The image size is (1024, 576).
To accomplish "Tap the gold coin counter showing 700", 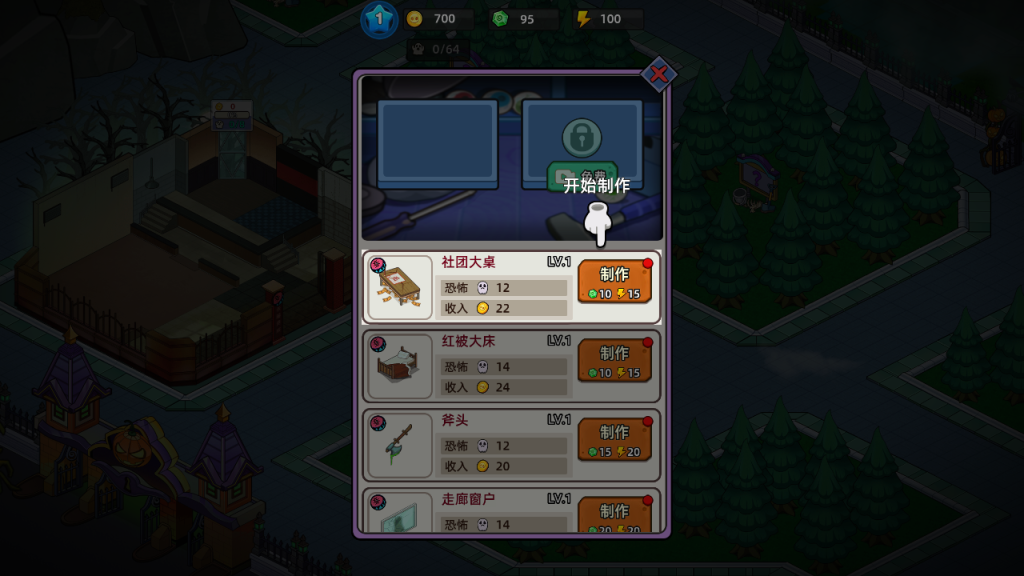I will click(438, 19).
